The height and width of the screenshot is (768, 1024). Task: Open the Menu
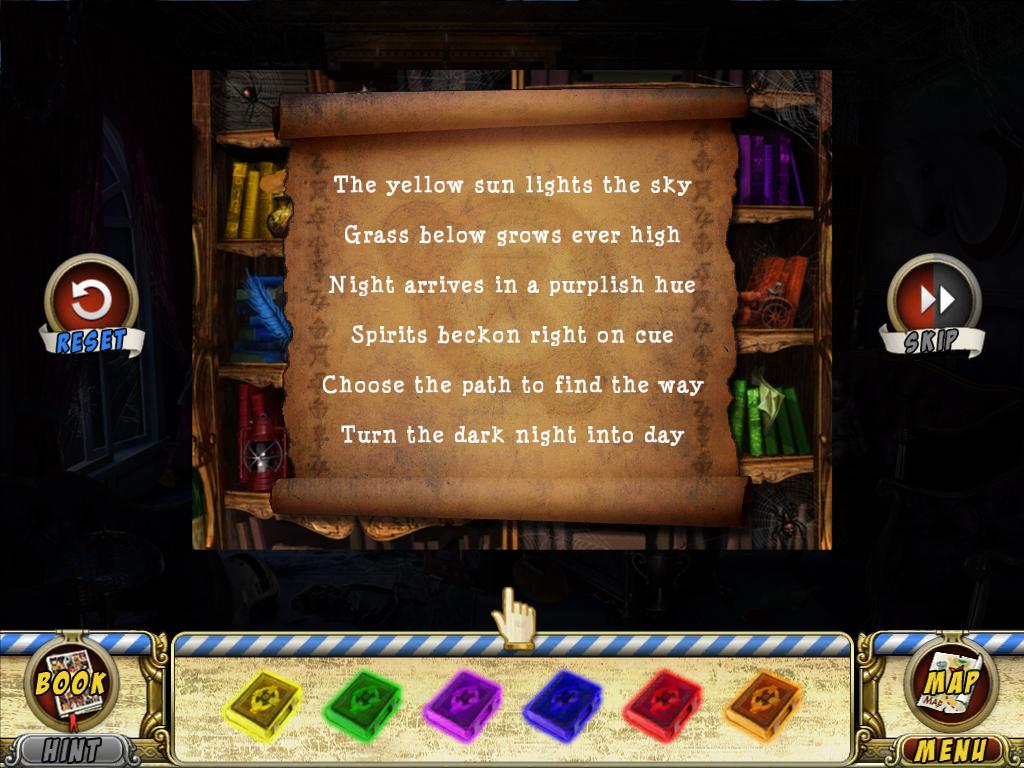(952, 749)
